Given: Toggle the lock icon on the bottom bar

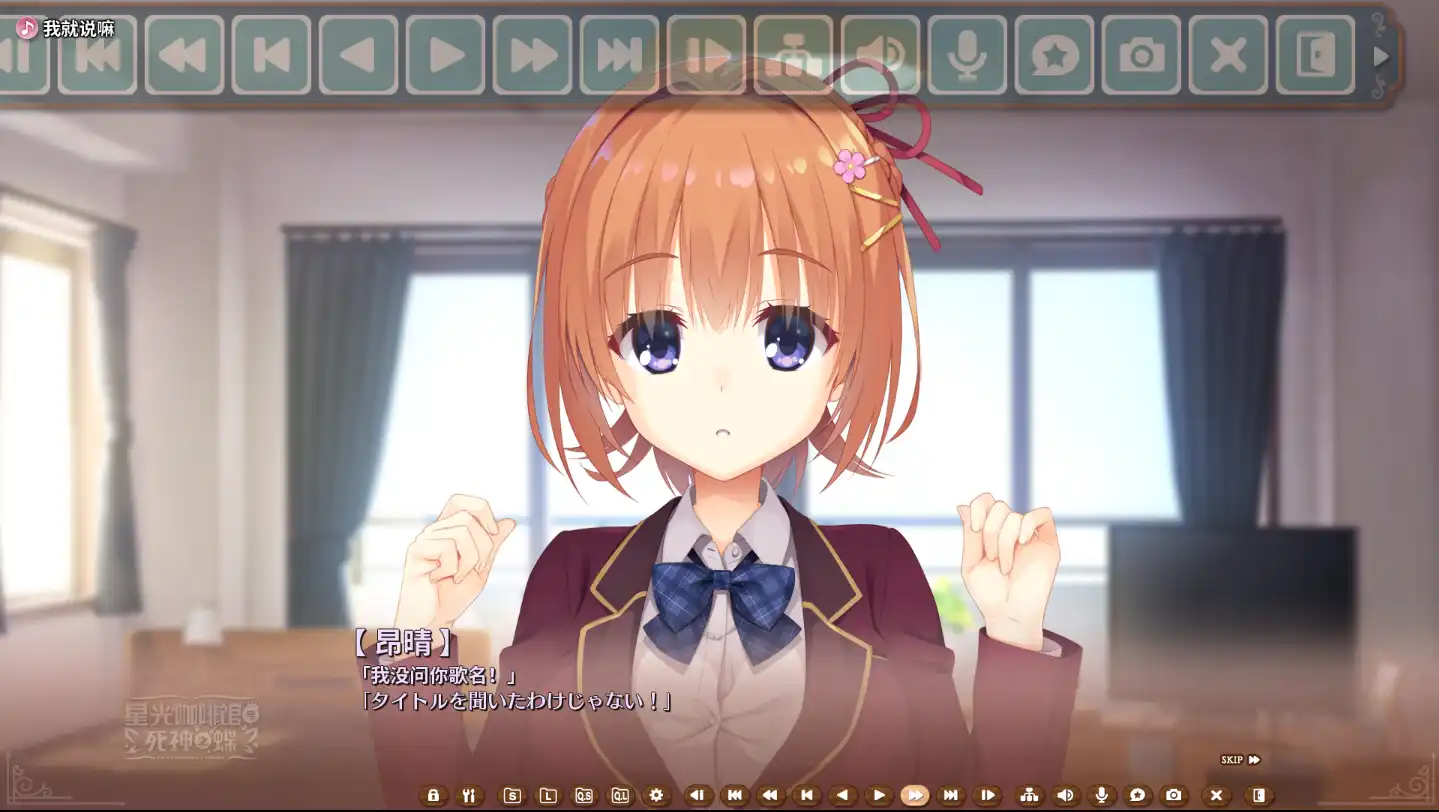Looking at the screenshot, I should coord(433,795).
